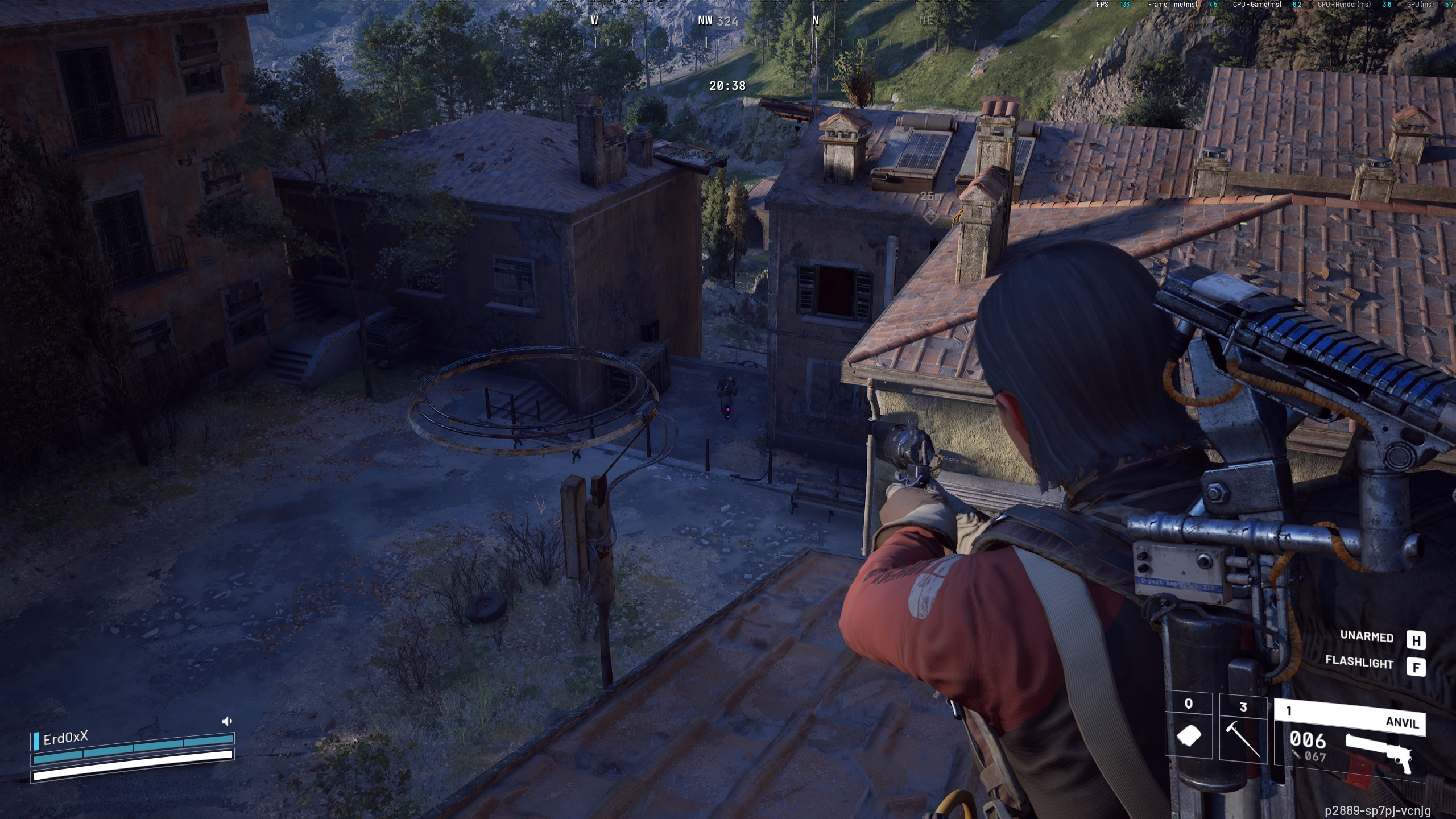Click the speaker icon above the health bar
Image resolution: width=1456 pixels, height=819 pixels.
[x=226, y=721]
